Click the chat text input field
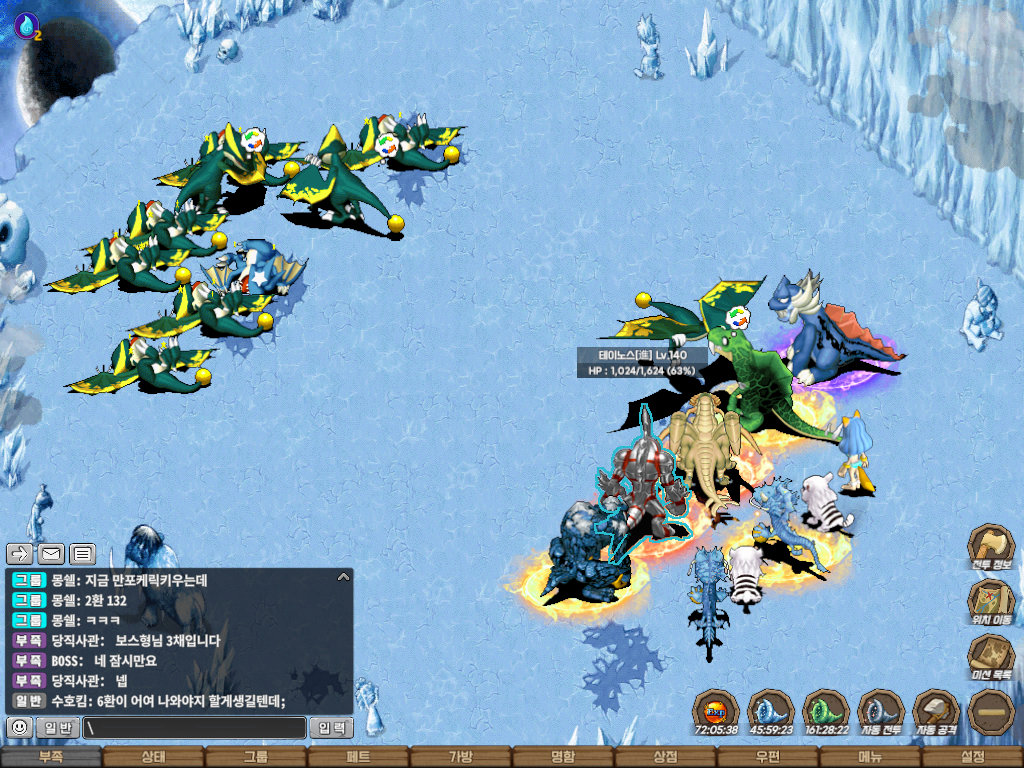Viewport: 1024px width, 768px height. coord(195,728)
